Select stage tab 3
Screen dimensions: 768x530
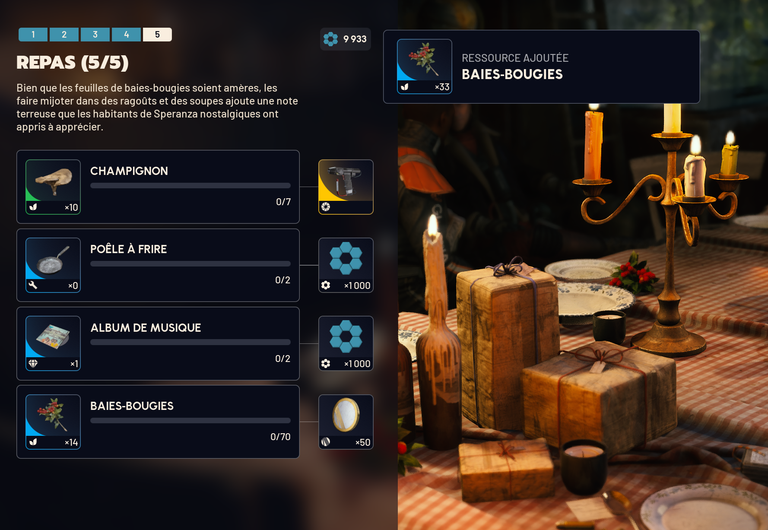(x=95, y=34)
